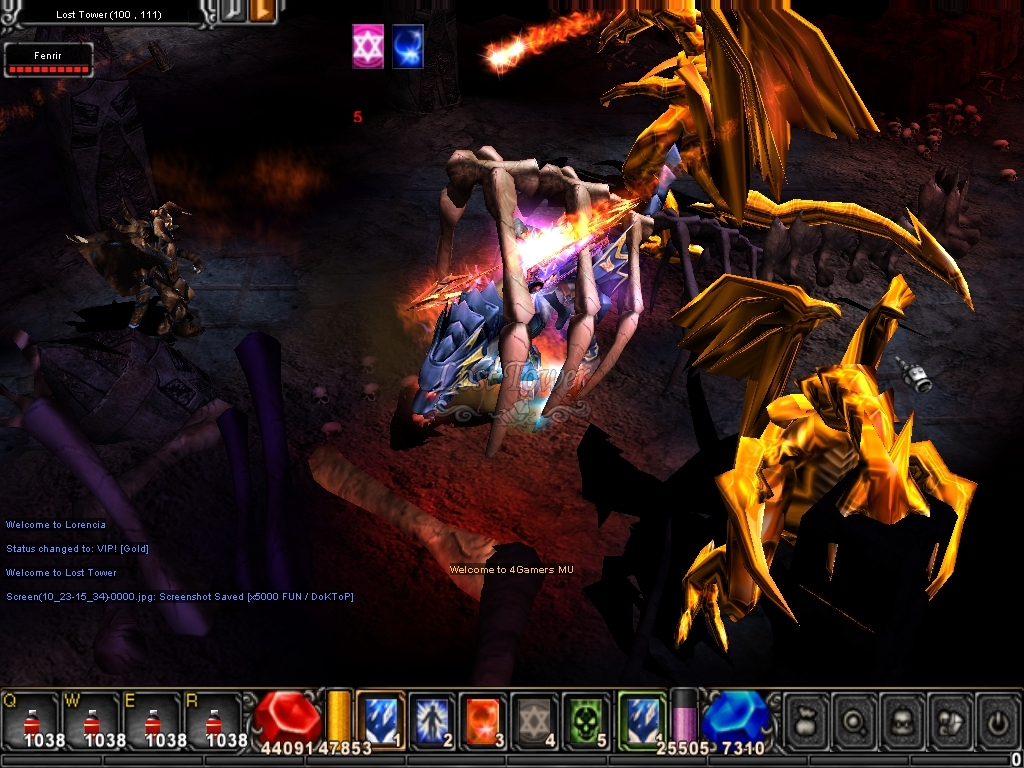Select the grey hexagram skill in slot 4
Viewport: 1024px width, 768px height.
pos(535,718)
